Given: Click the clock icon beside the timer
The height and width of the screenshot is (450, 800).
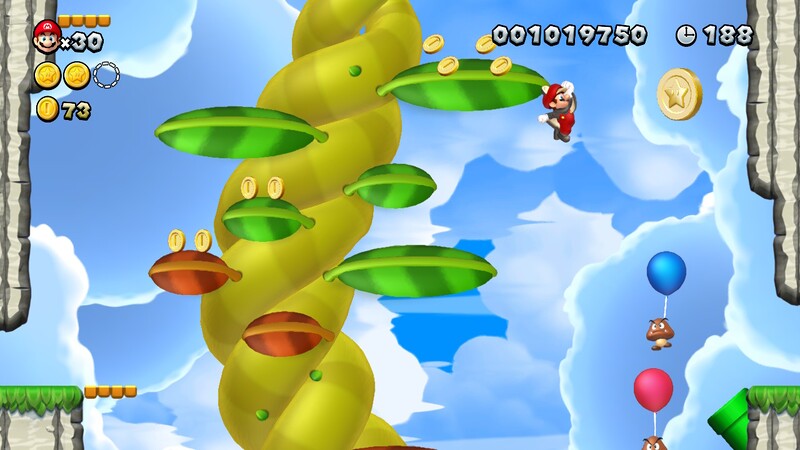Looking at the screenshot, I should 686,35.
